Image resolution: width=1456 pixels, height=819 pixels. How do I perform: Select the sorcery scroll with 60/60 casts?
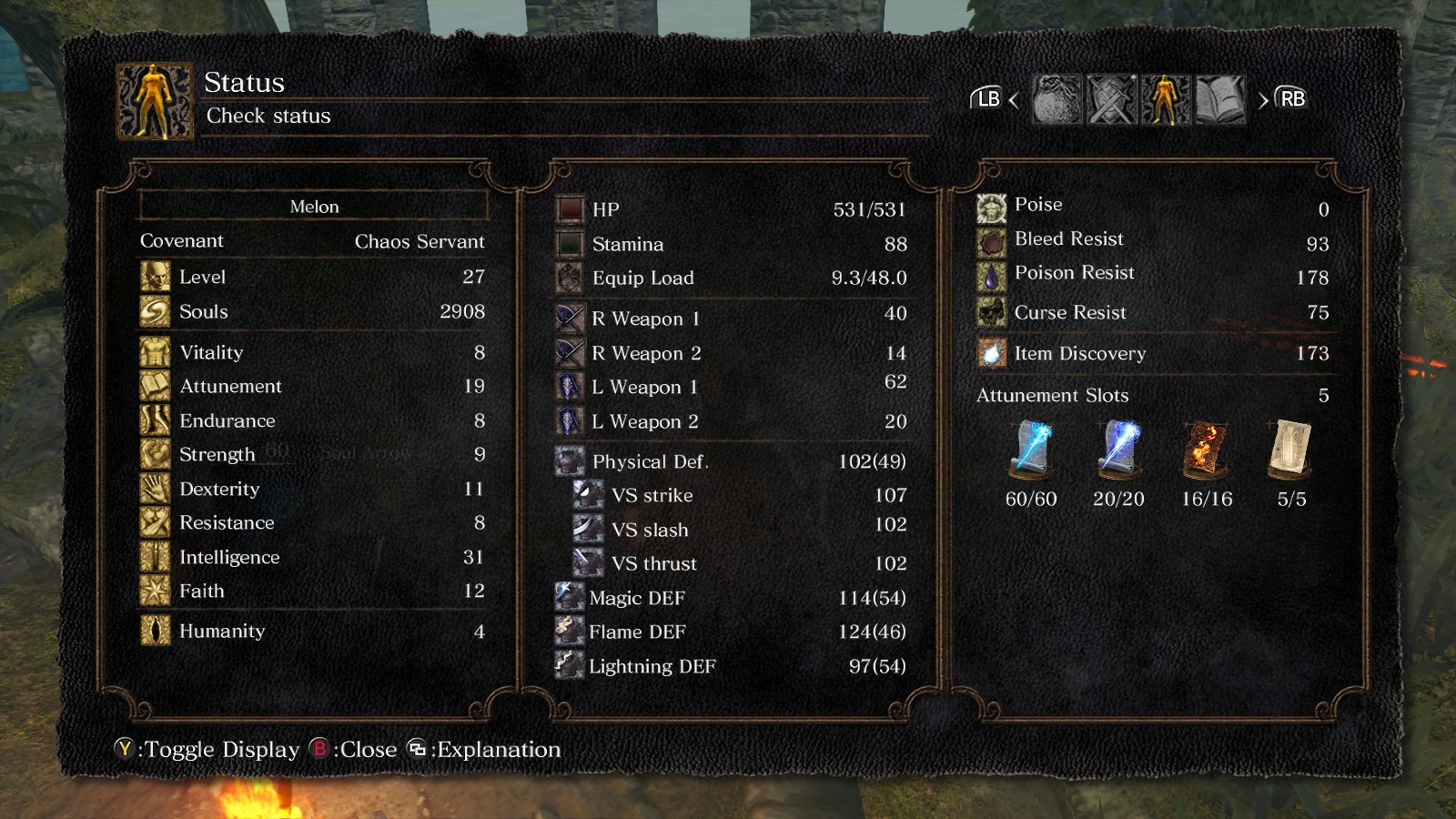pos(1031,450)
